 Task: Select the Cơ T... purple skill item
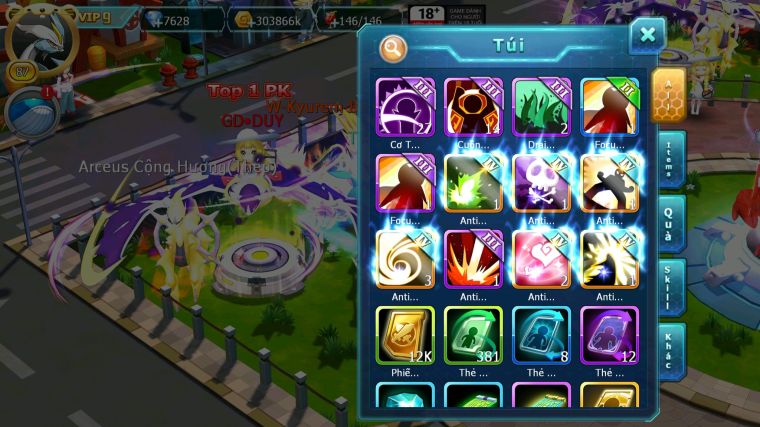pyautogui.click(x=405, y=106)
